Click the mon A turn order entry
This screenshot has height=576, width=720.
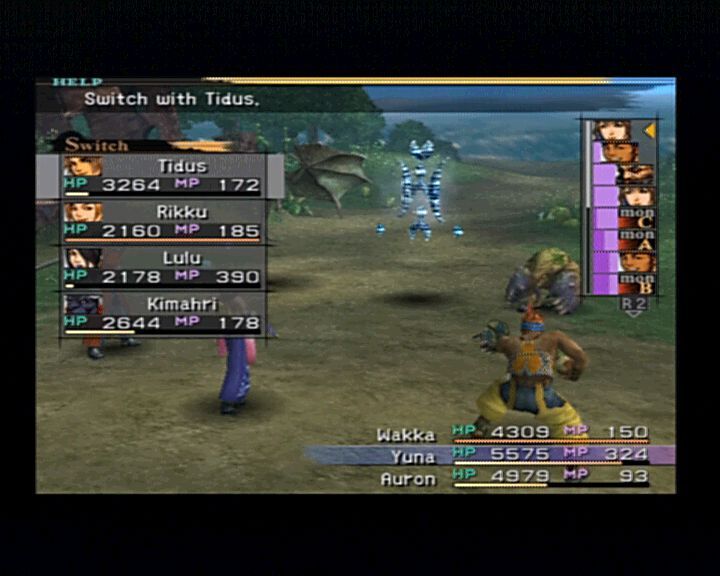tap(636, 238)
